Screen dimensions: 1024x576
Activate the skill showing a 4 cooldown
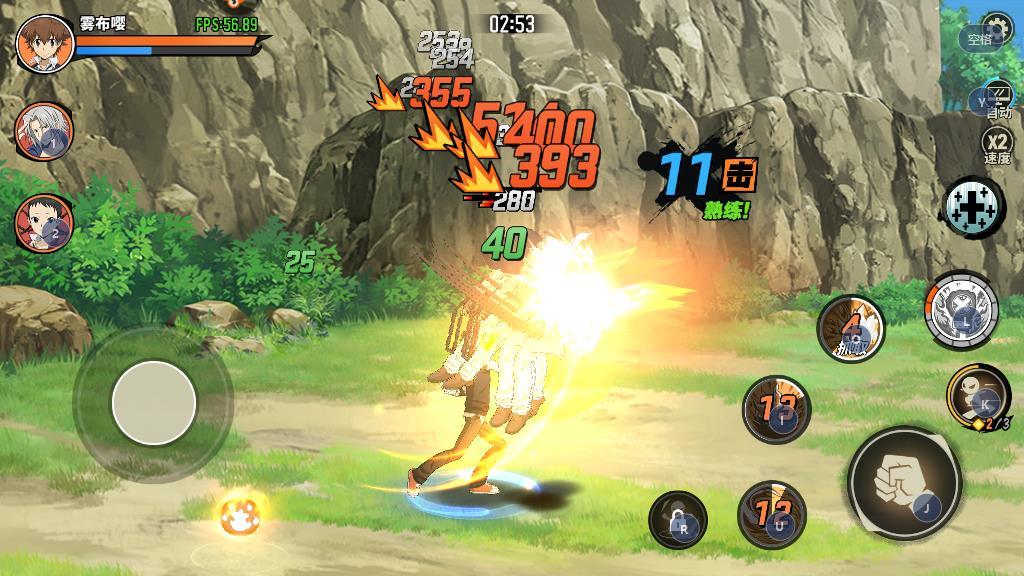(x=850, y=328)
